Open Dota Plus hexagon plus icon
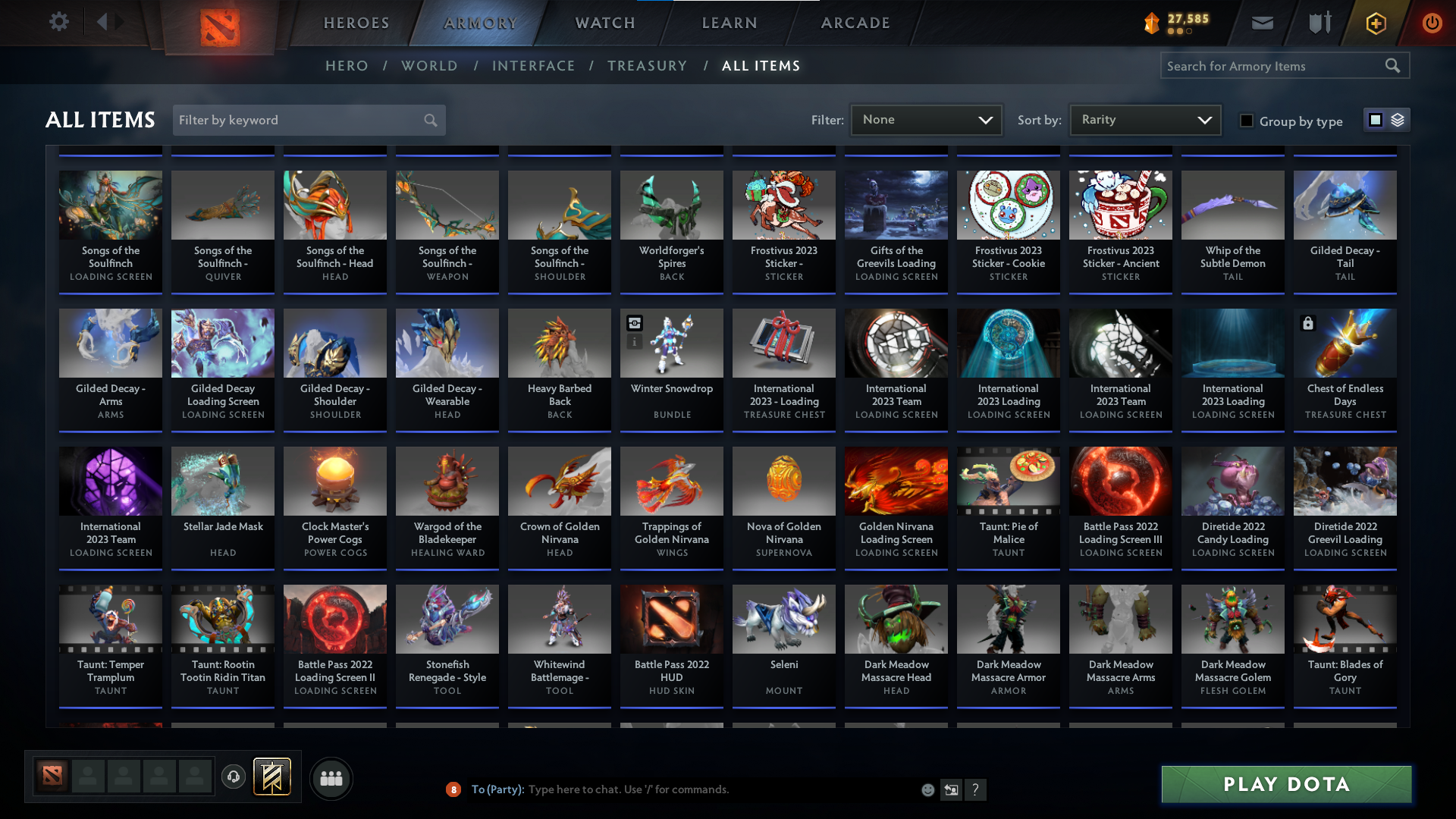 click(x=1375, y=23)
